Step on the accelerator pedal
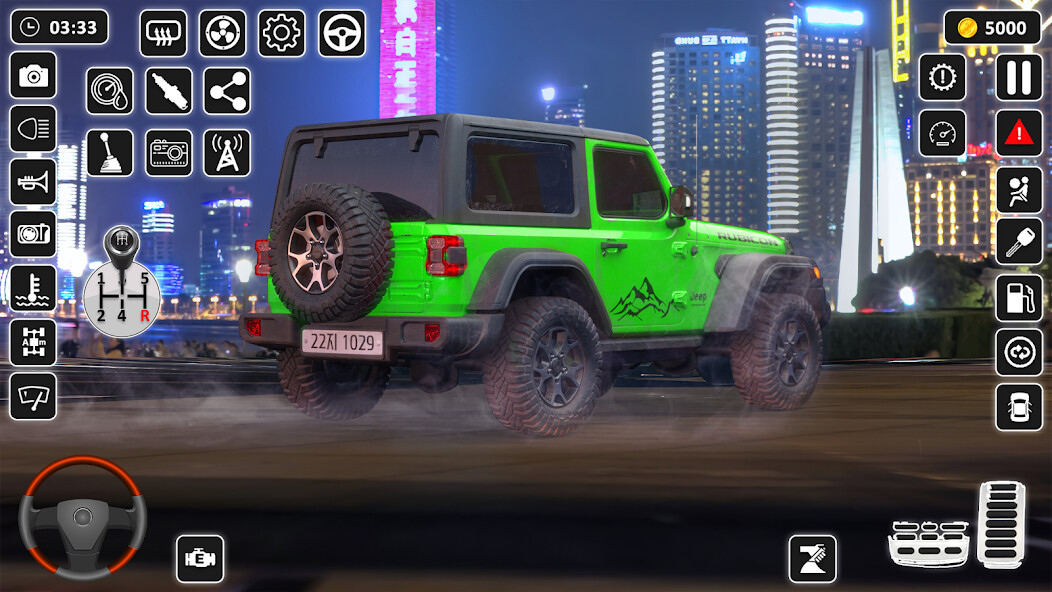 pos(1001,522)
